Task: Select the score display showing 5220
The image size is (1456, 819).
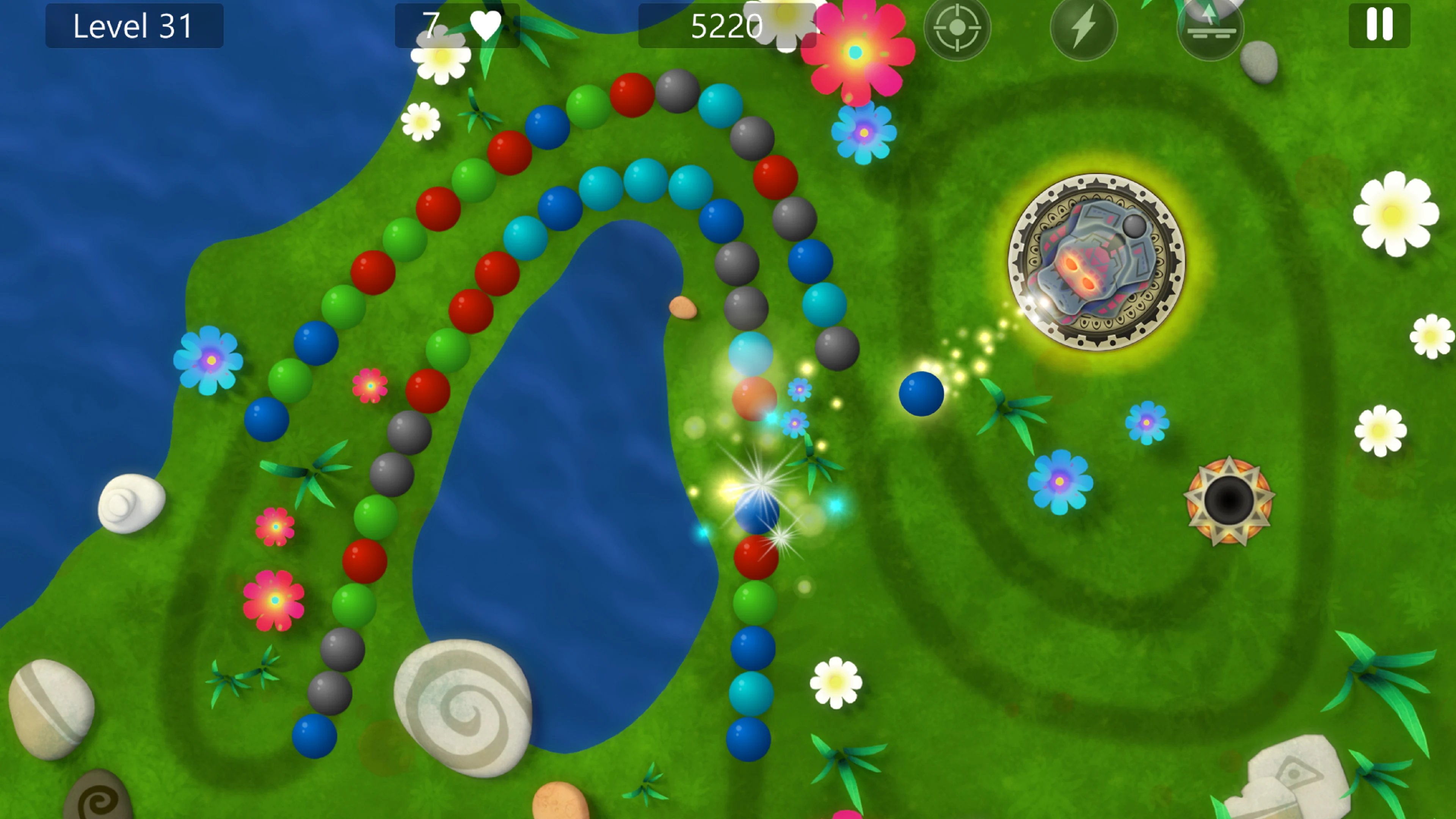Action: 728,27
